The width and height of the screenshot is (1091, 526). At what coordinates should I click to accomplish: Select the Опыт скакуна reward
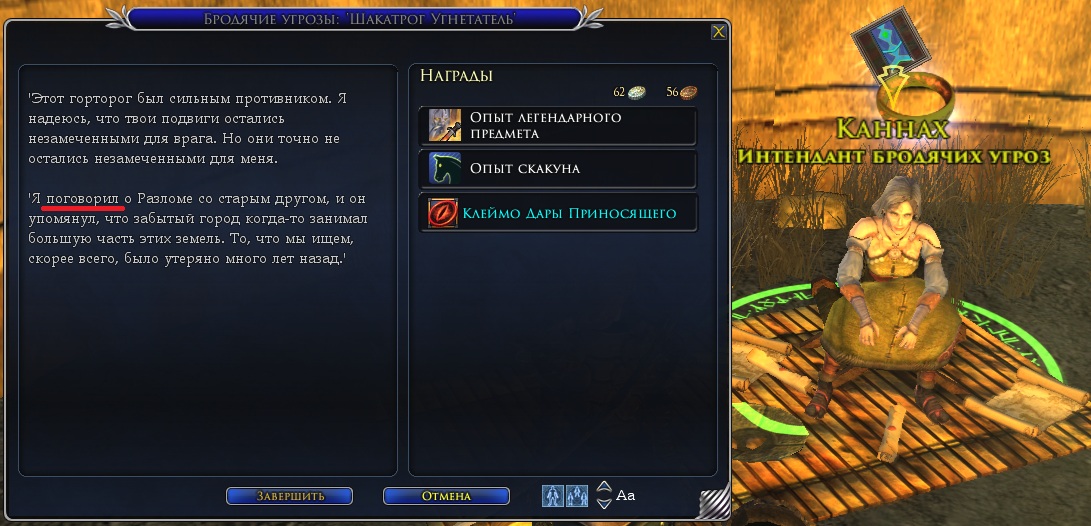557,169
